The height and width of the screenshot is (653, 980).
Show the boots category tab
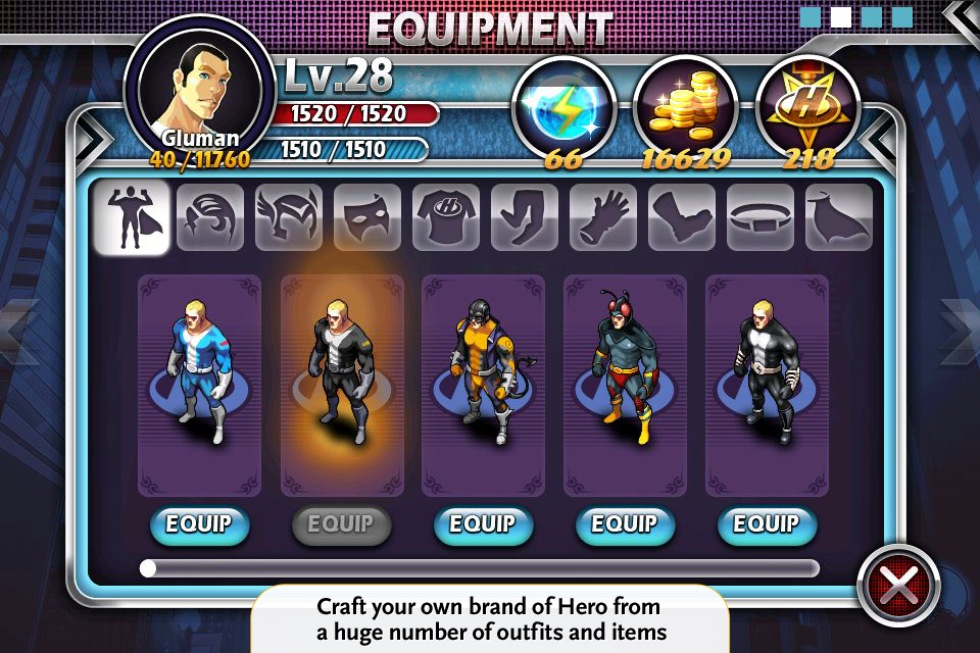coord(682,217)
